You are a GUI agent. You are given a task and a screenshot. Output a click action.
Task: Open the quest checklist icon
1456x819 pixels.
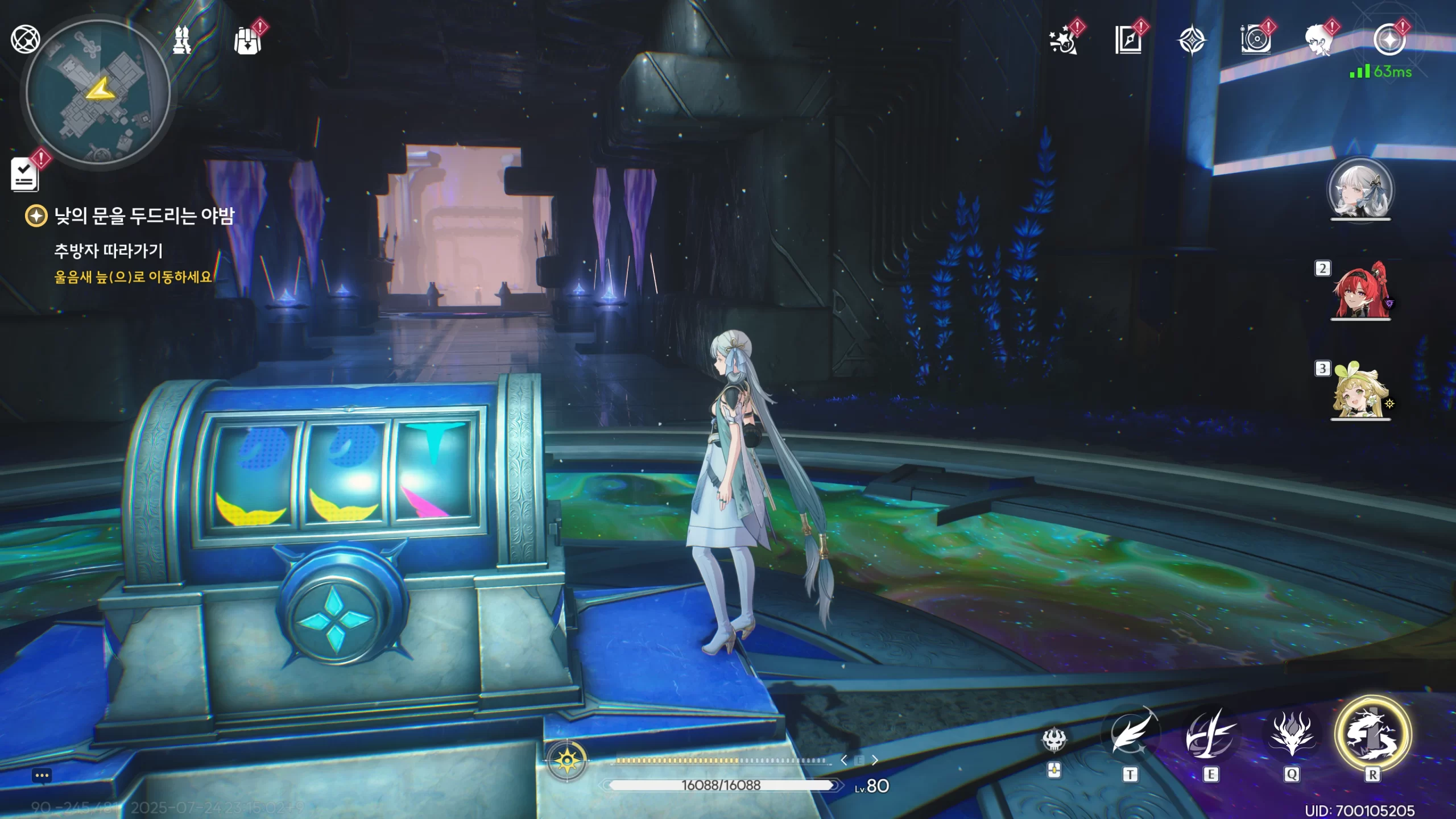pos(25,174)
